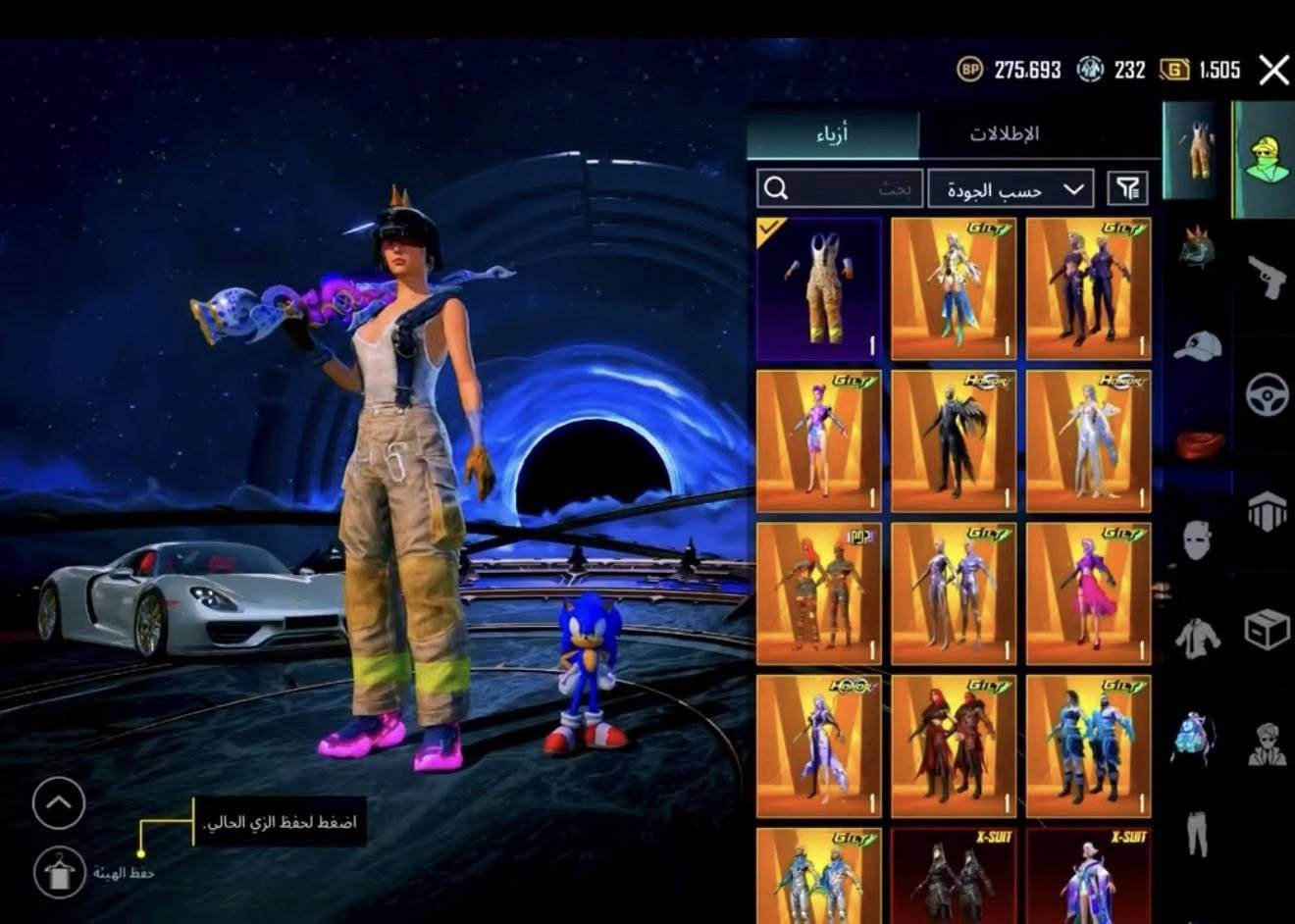The image size is (1295, 924).
Task: Click the search input field
Action: click(839, 188)
